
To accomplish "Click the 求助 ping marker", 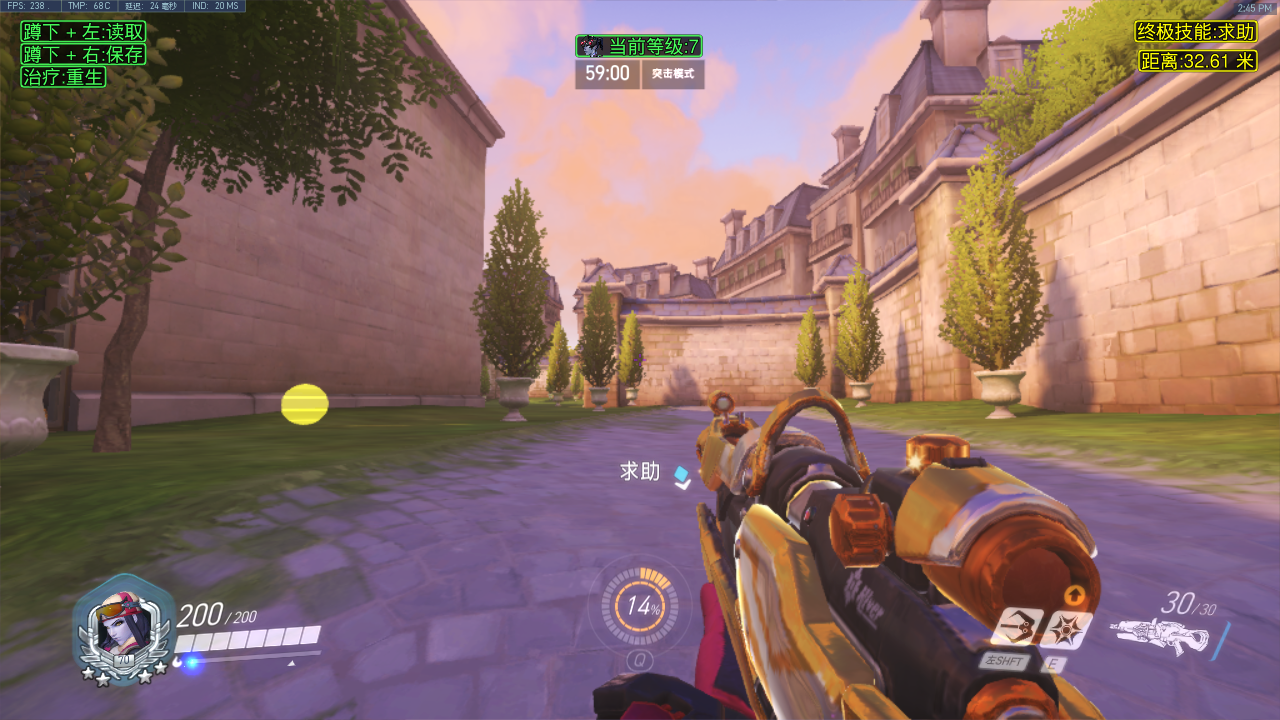I will (x=682, y=476).
